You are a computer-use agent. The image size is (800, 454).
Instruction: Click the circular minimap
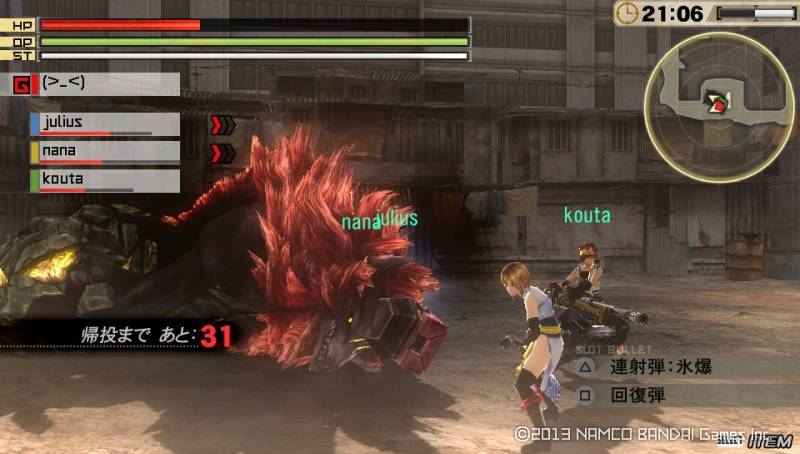(710, 99)
